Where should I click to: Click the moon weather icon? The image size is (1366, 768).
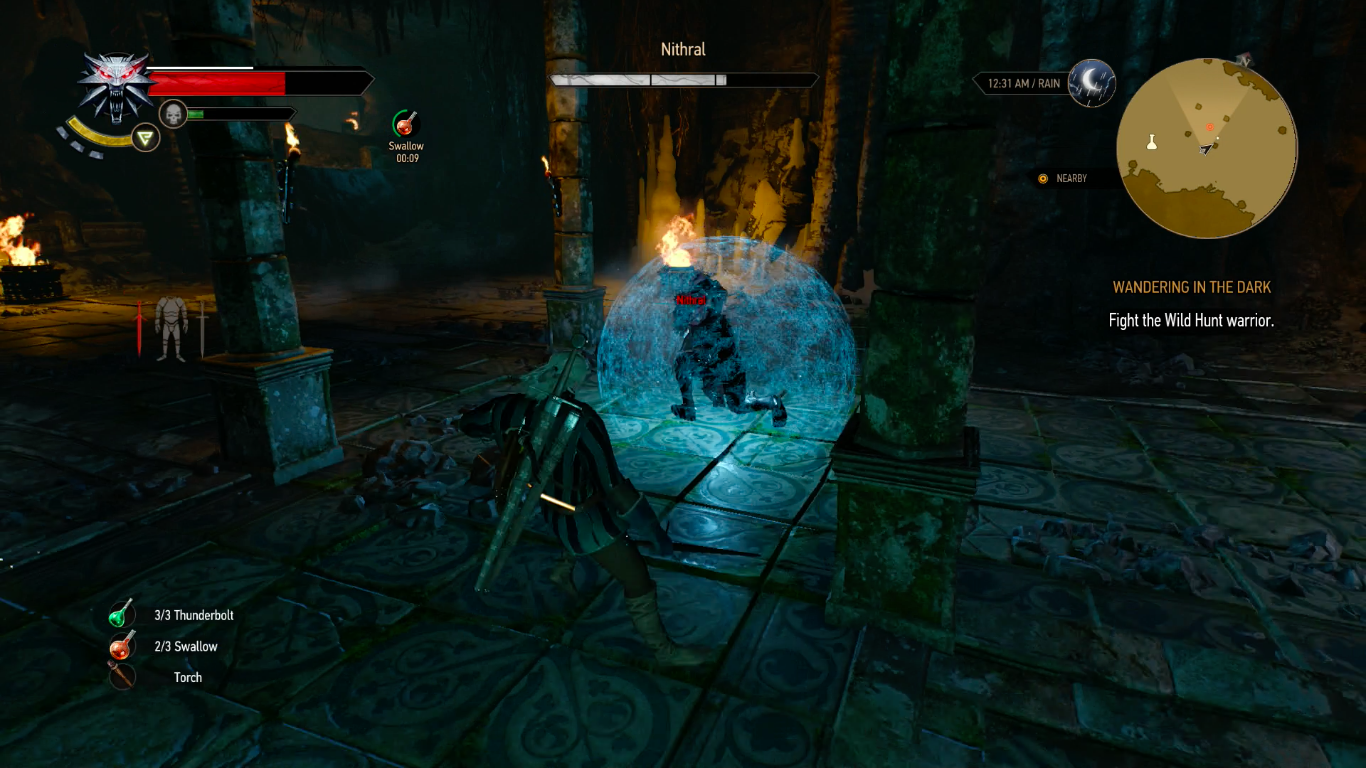coord(1090,83)
